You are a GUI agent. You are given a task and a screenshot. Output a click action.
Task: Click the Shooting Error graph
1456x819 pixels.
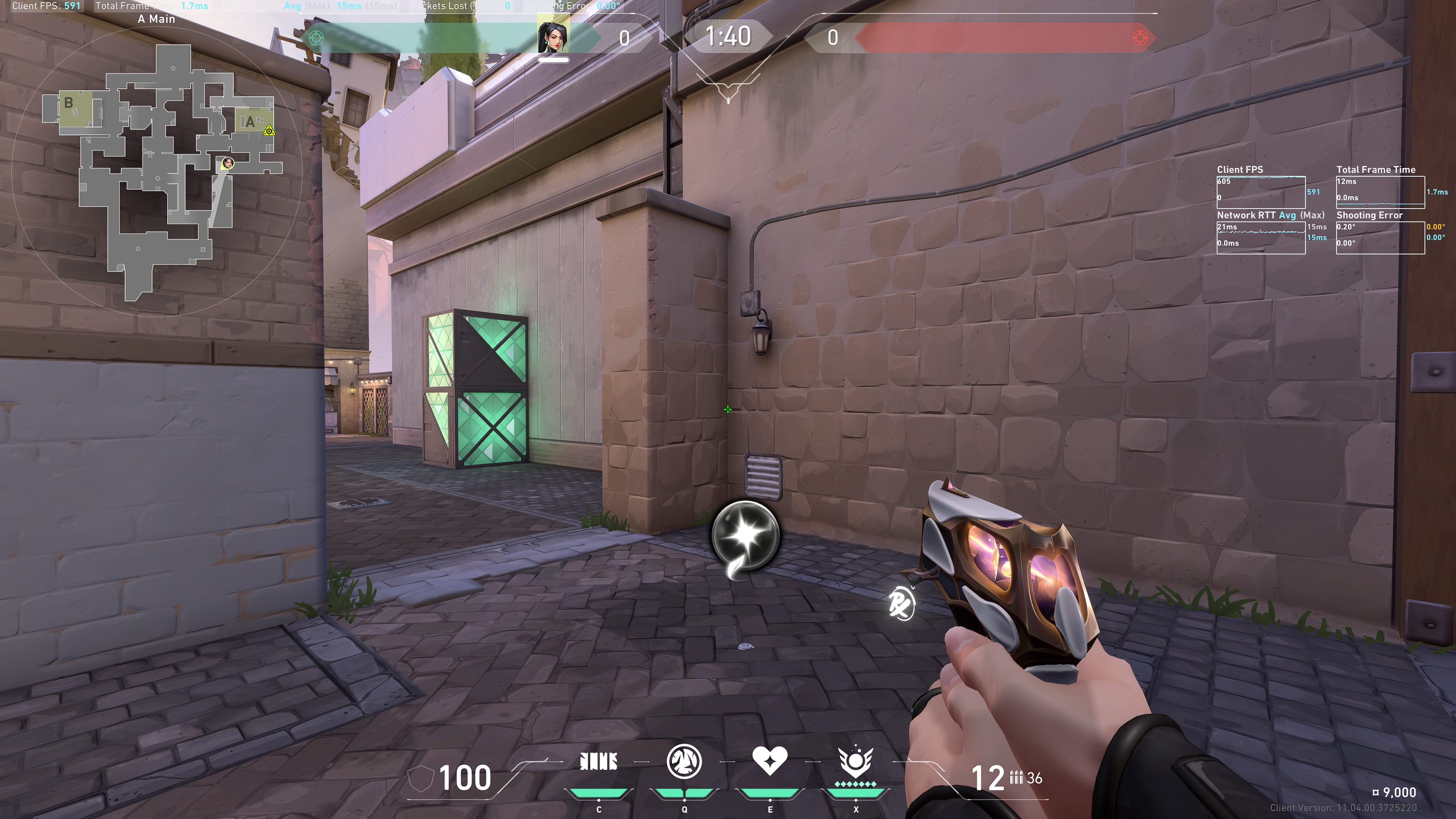click(1380, 237)
